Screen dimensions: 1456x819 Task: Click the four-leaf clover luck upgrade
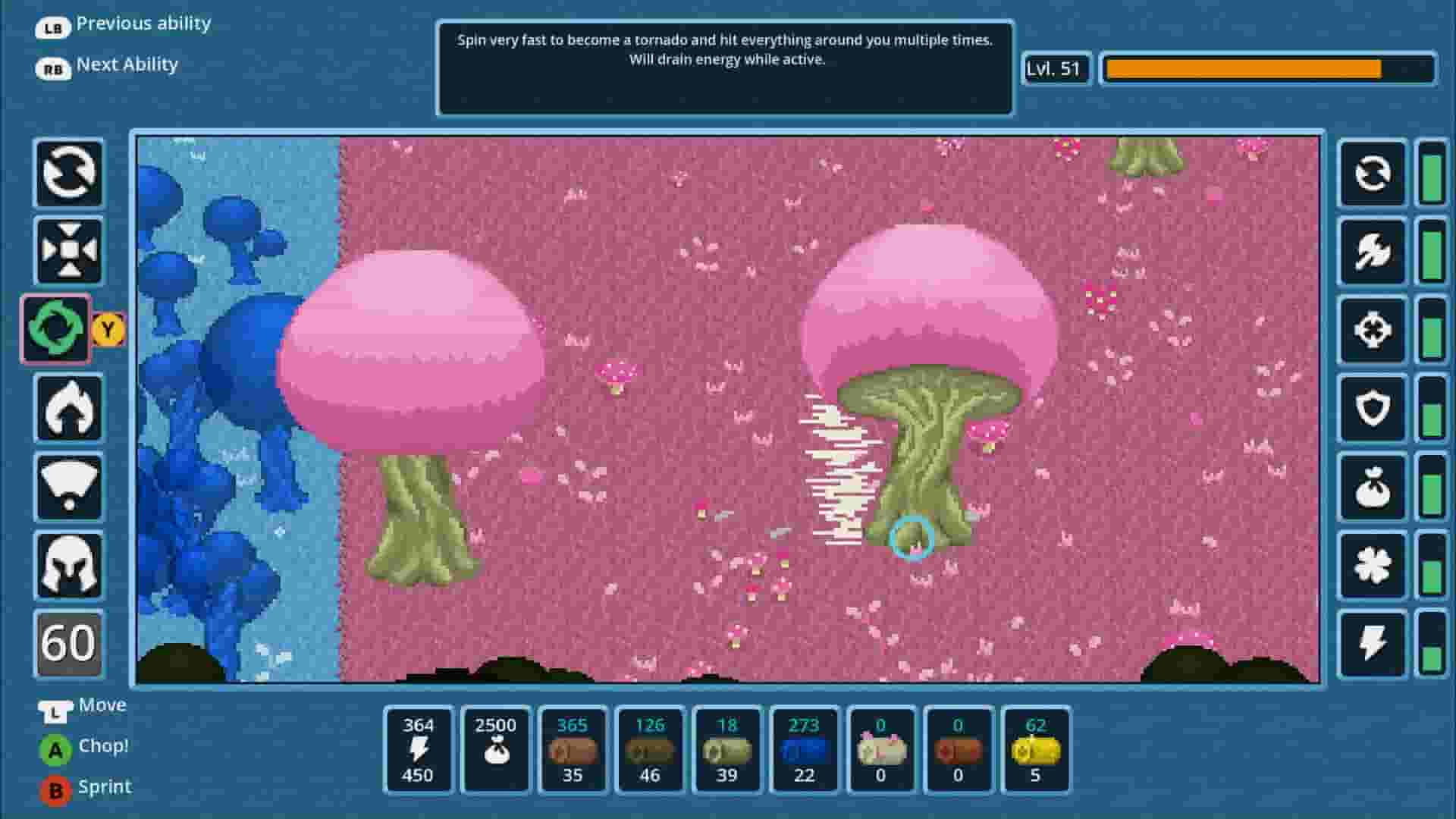tap(1372, 565)
